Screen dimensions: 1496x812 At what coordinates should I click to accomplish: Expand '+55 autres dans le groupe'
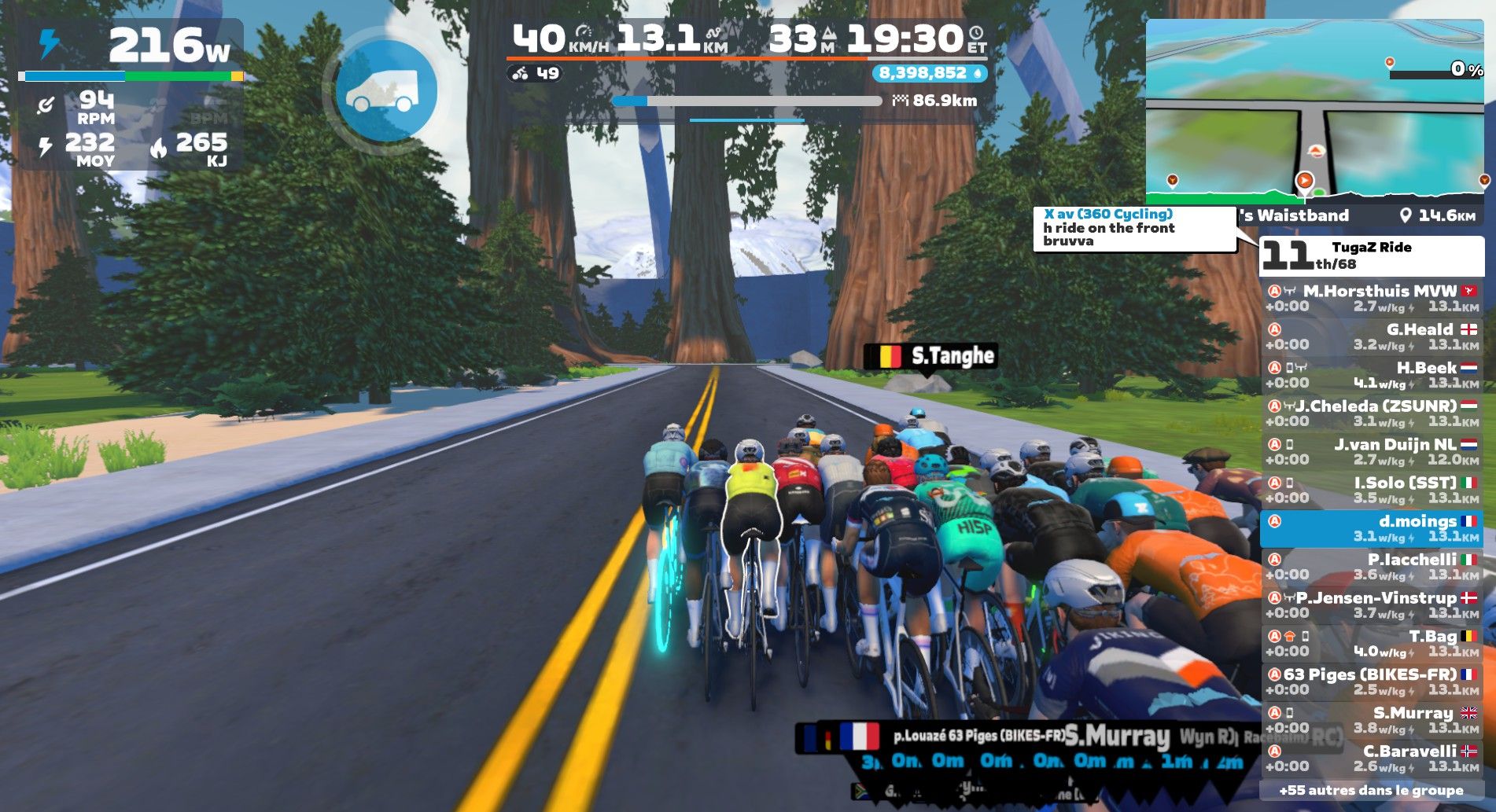click(1371, 790)
